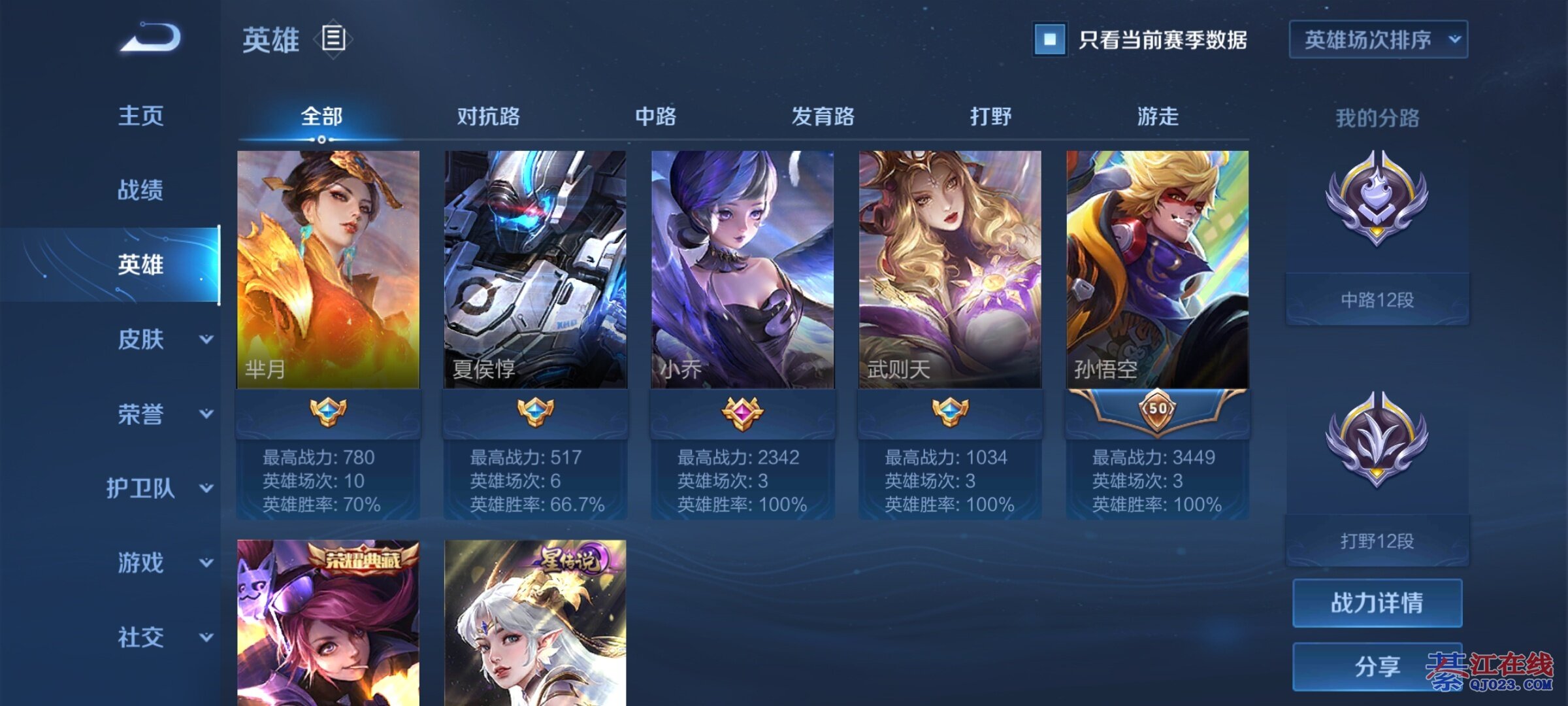
Task: Open 战力详情 power details
Action: tap(1377, 603)
